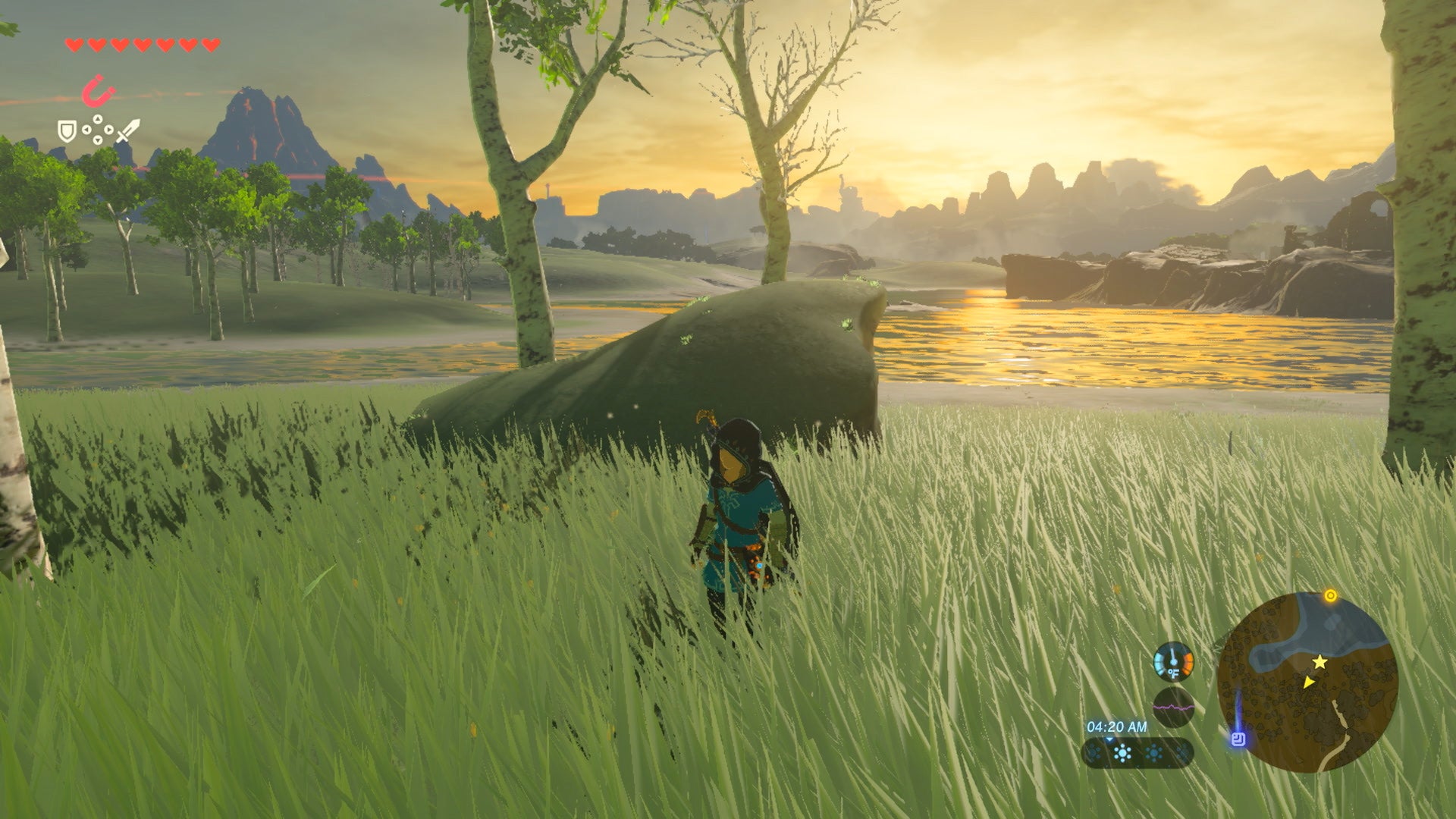Screen dimensions: 1456x819
Task: Select the shield equipment icon
Action: pyautogui.click(x=67, y=131)
